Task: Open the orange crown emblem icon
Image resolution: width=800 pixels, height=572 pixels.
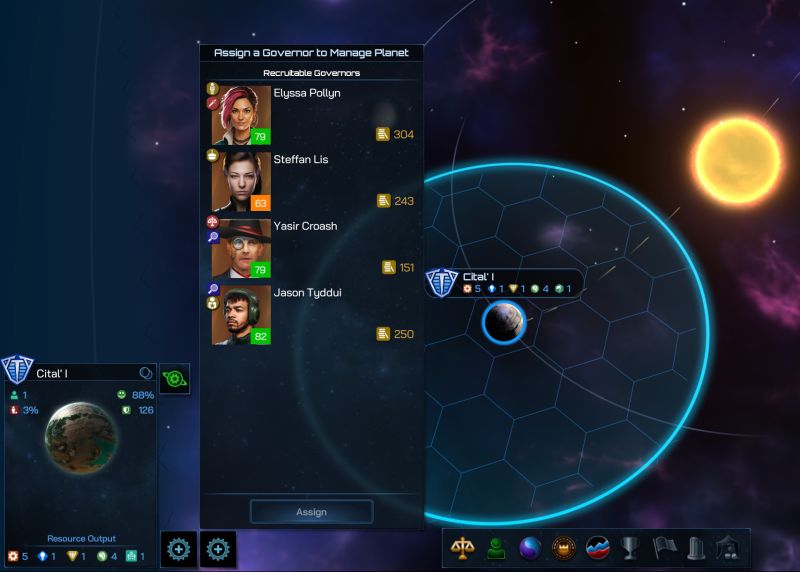Action: (564, 548)
